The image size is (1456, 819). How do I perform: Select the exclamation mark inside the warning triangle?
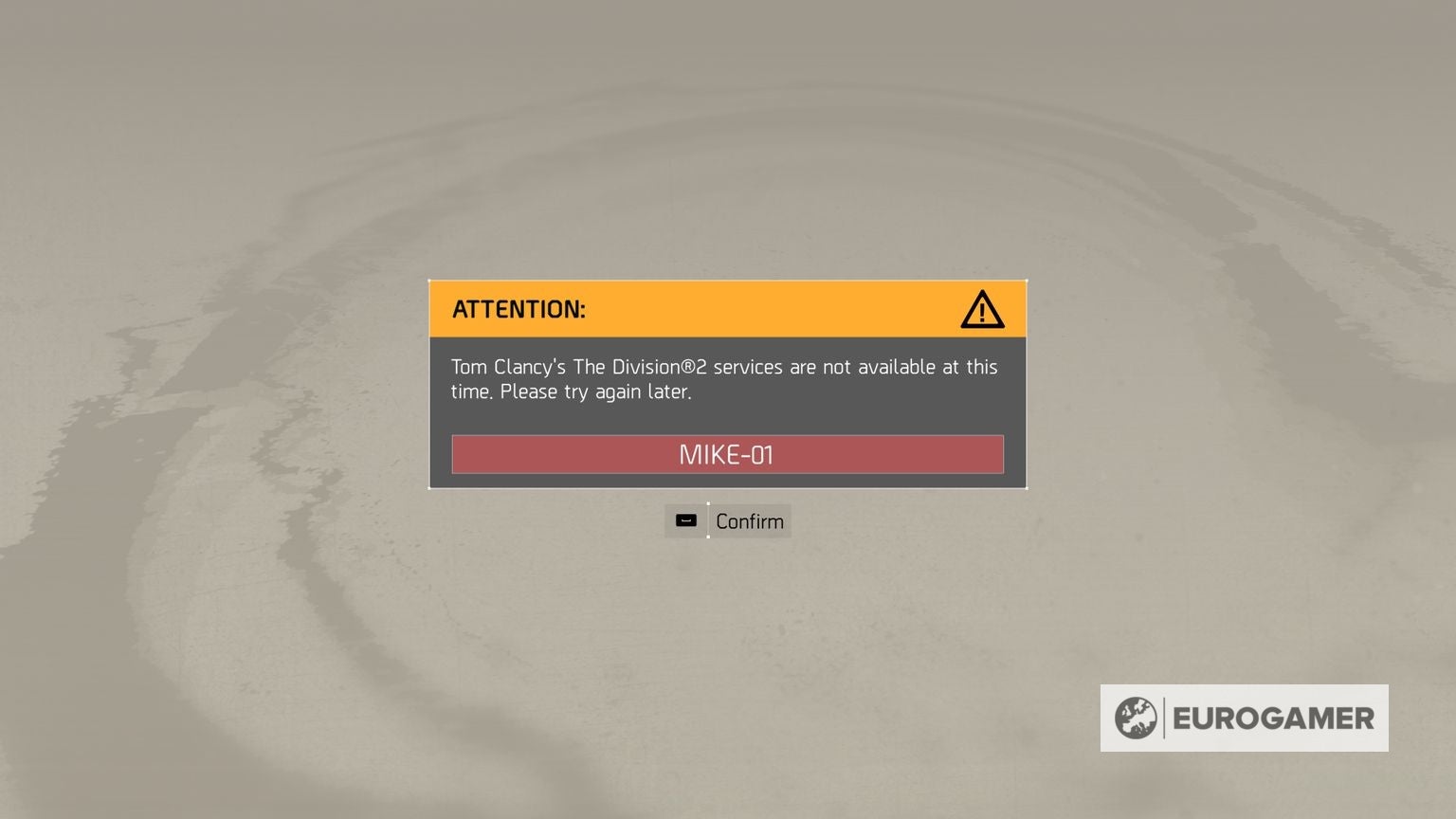coord(982,313)
